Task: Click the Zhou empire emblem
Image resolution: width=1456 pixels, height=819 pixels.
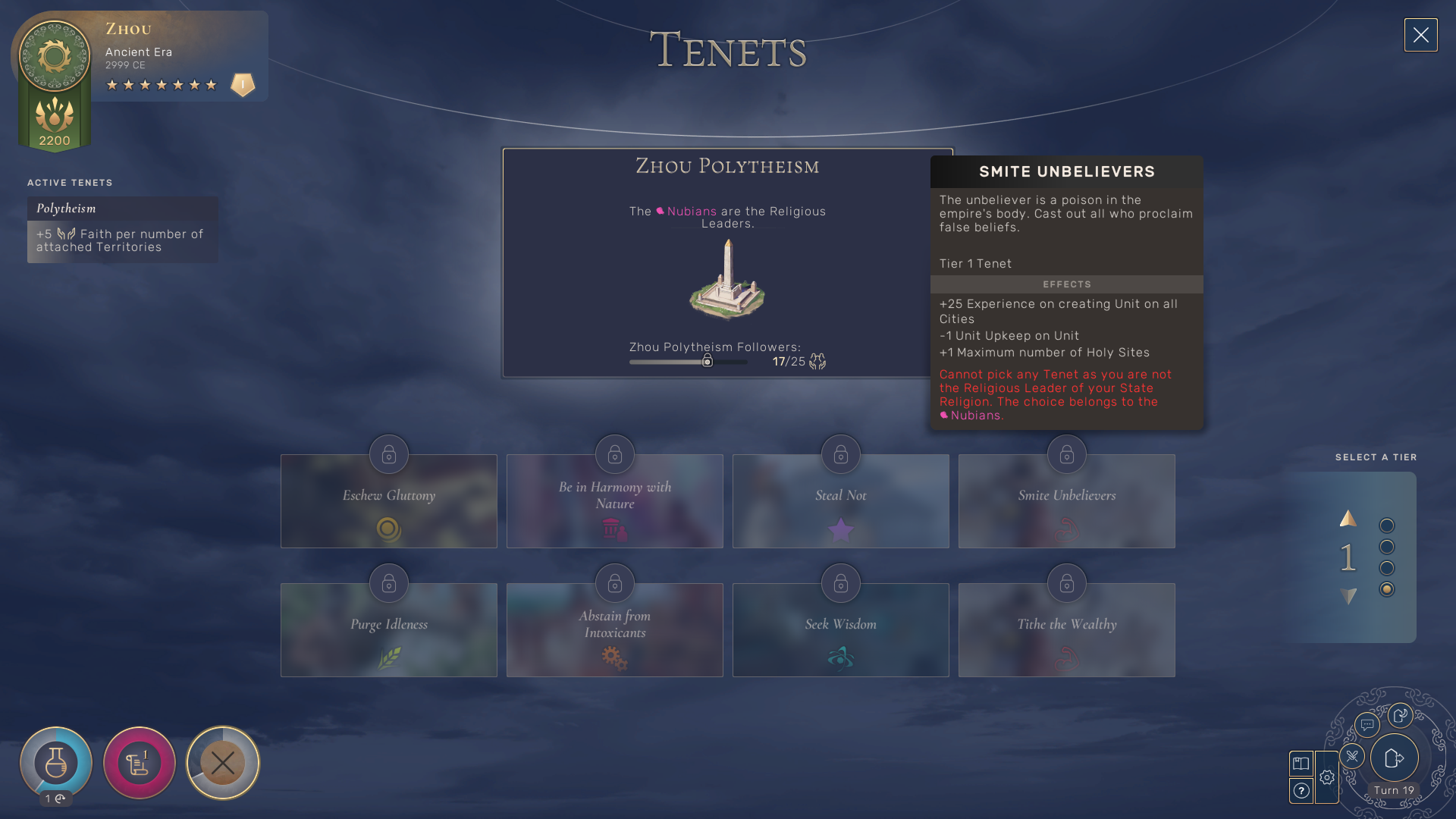Action: coord(55,56)
